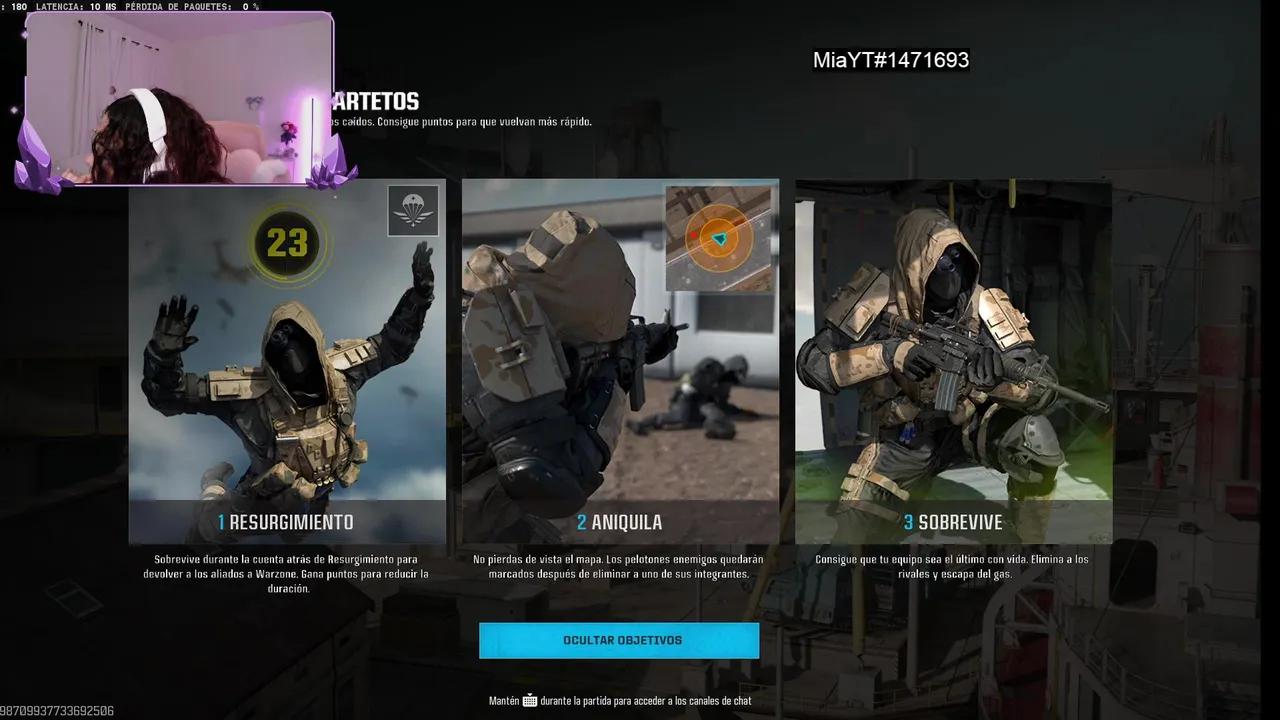Open the Sobrevive objective card

[953, 362]
